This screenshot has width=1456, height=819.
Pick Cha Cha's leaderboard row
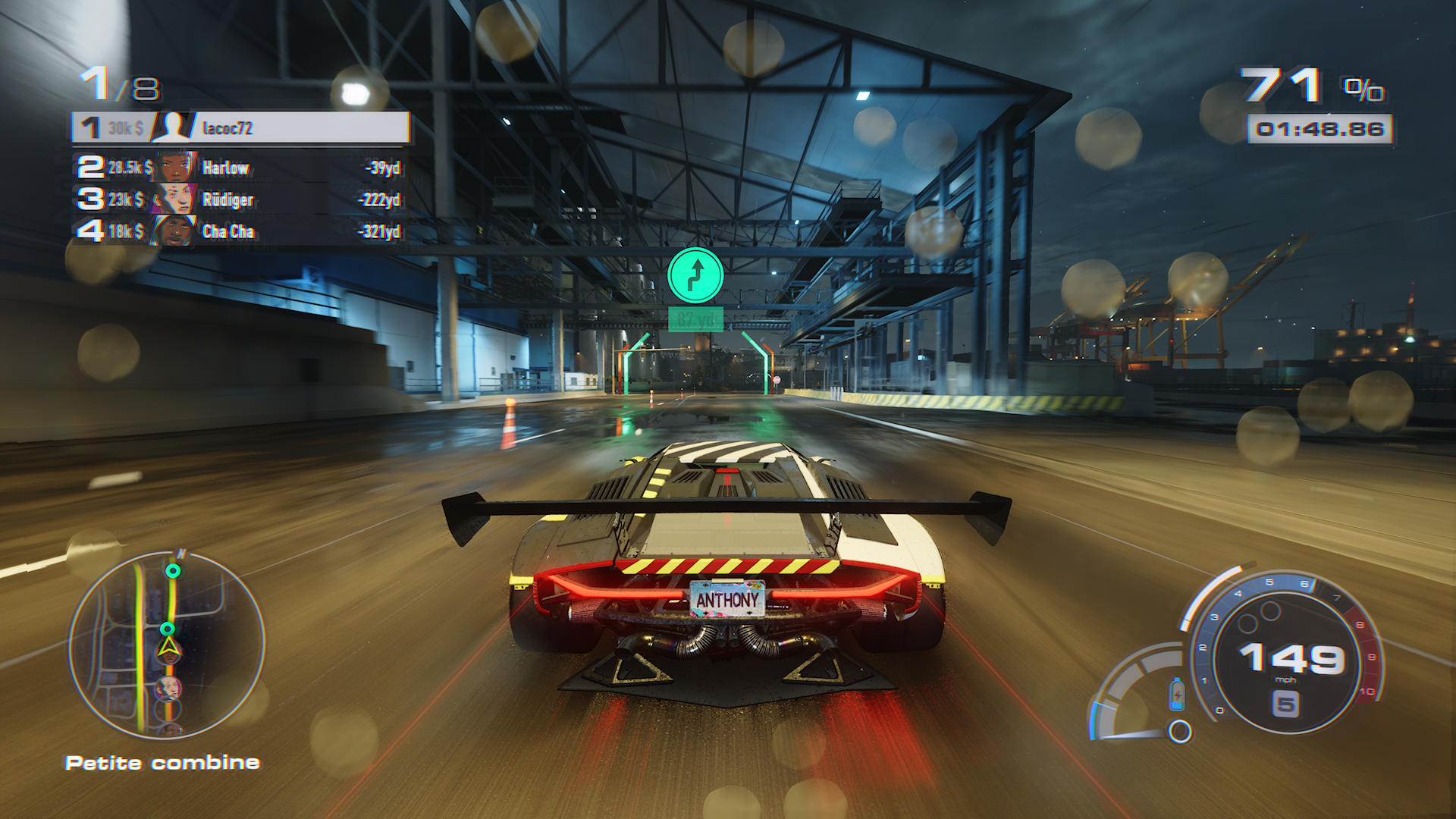point(241,231)
